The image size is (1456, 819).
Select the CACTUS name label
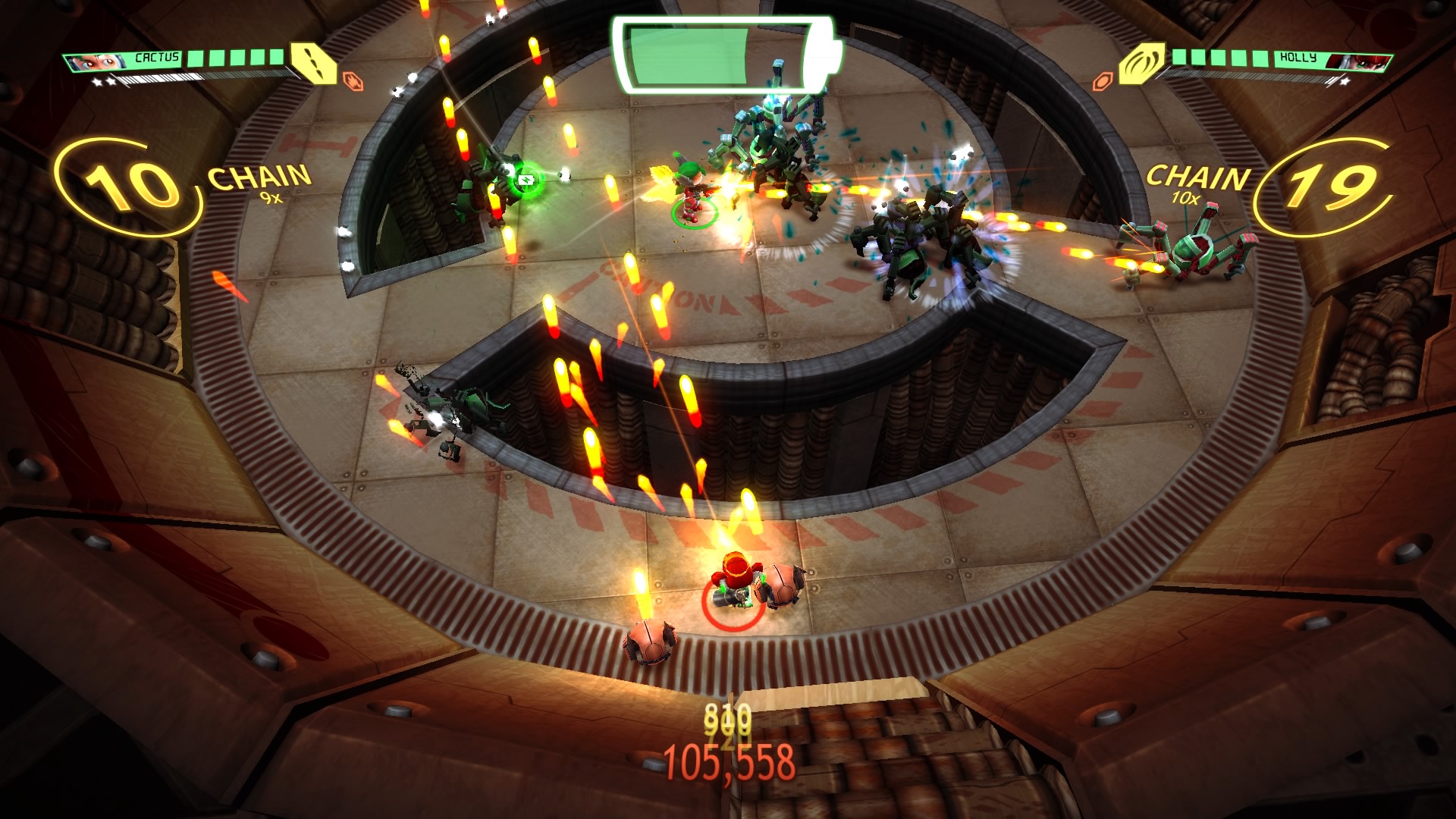pyautogui.click(x=155, y=57)
